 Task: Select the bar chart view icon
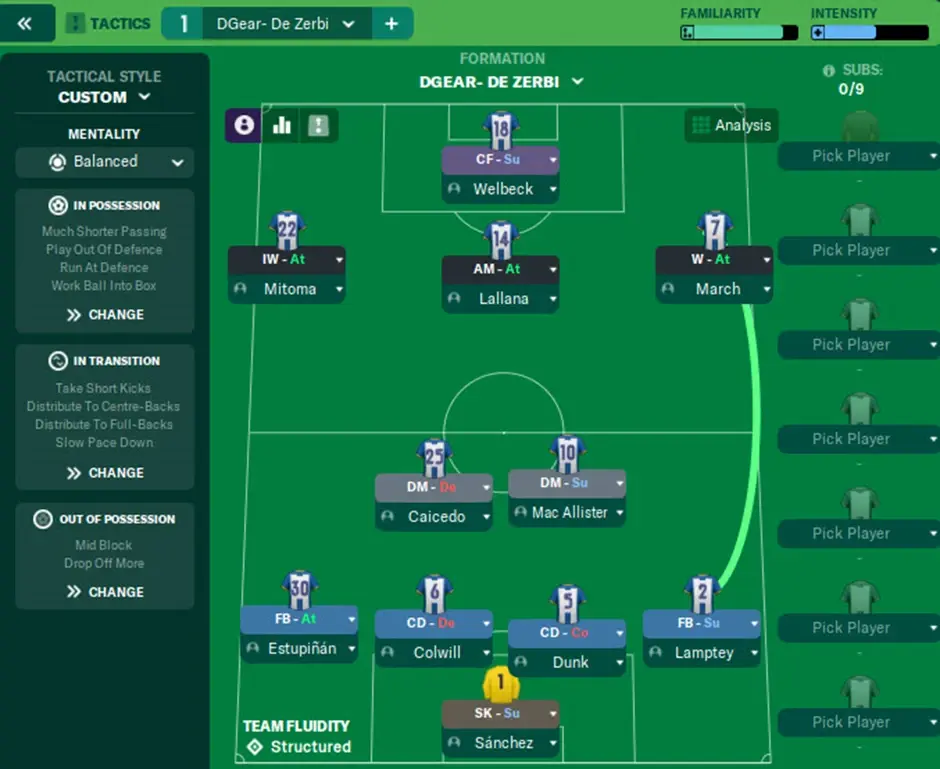pos(281,125)
